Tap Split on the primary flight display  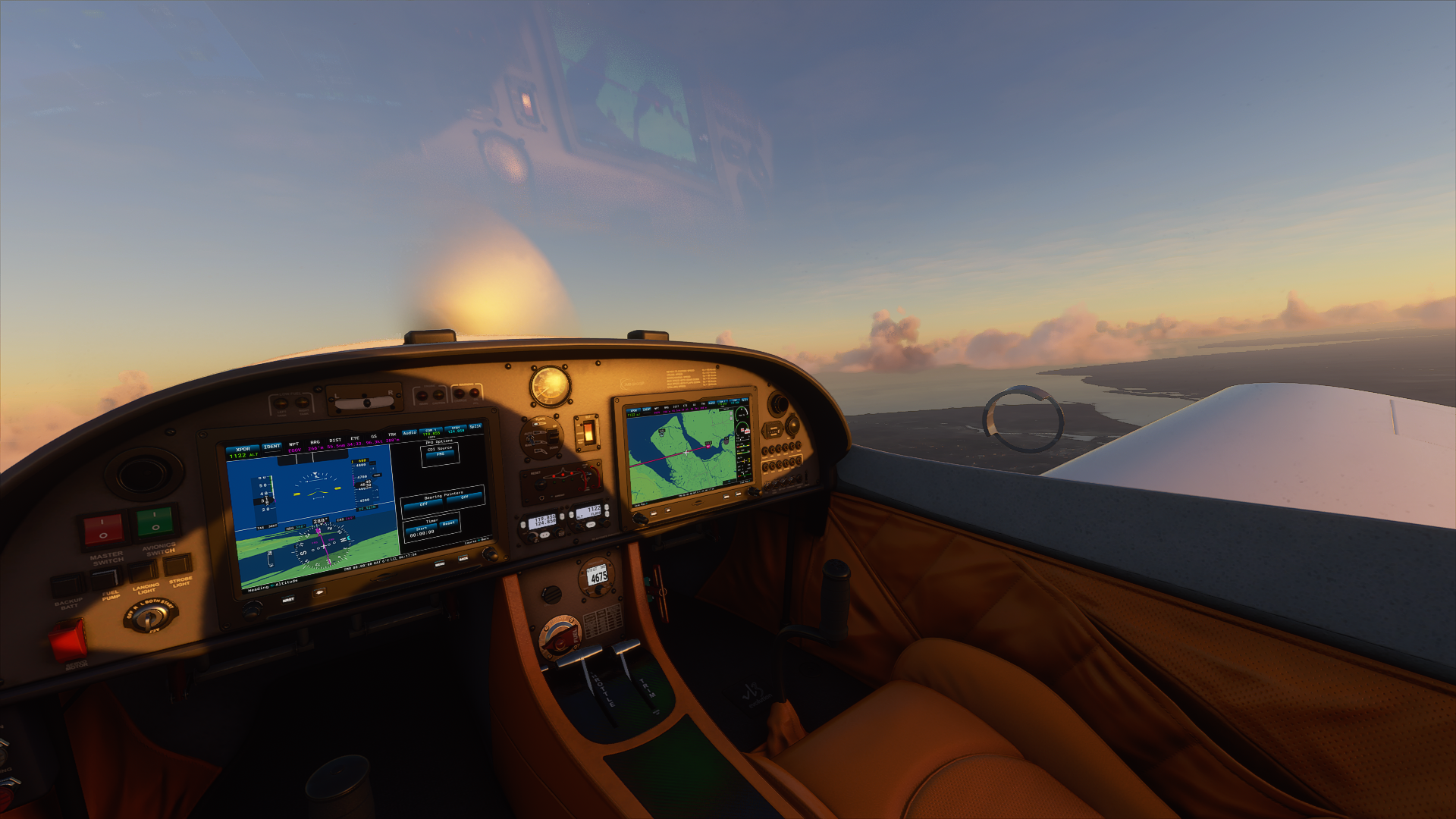(x=475, y=426)
